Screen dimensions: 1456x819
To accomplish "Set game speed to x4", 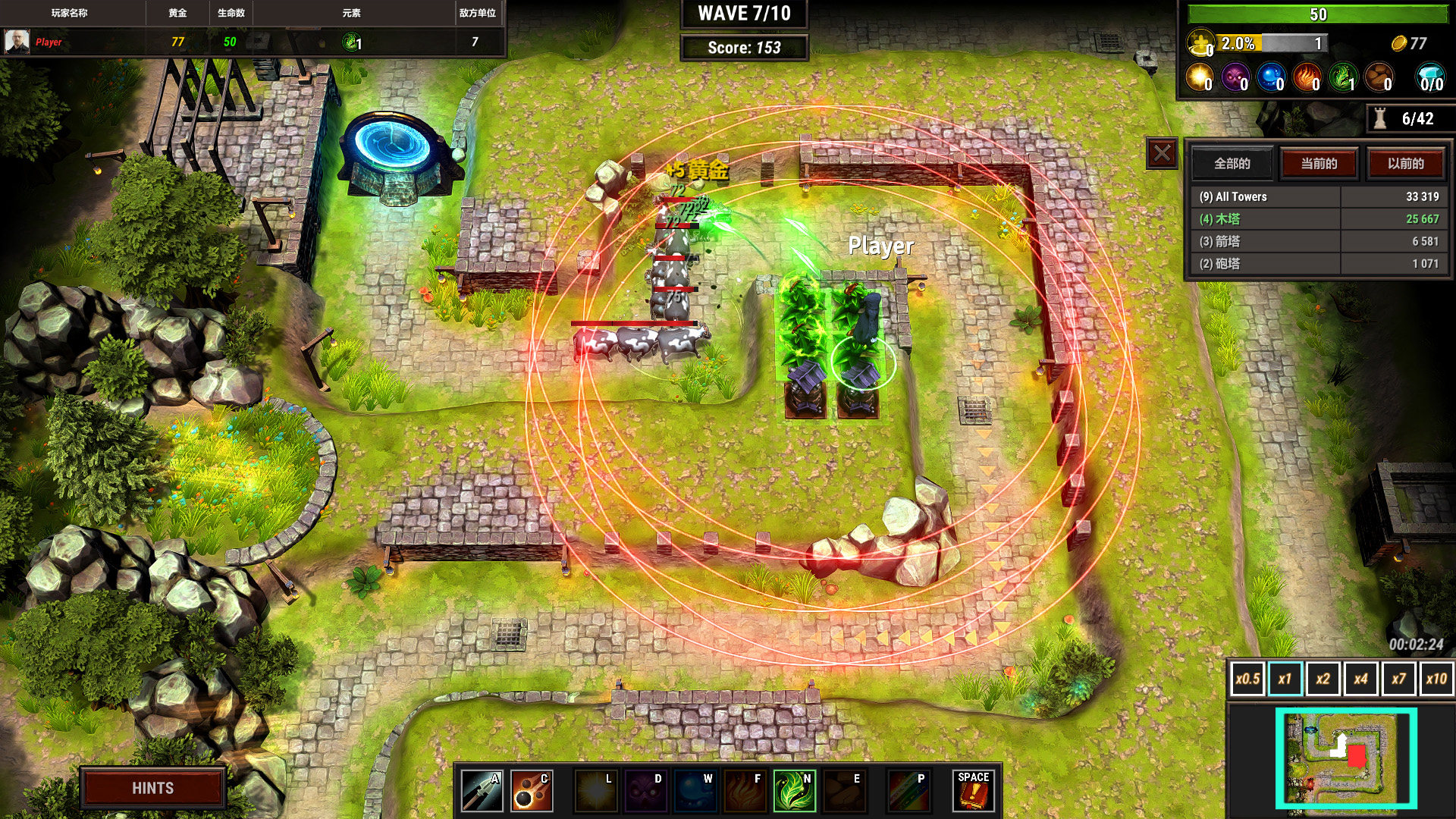I will tap(1360, 679).
